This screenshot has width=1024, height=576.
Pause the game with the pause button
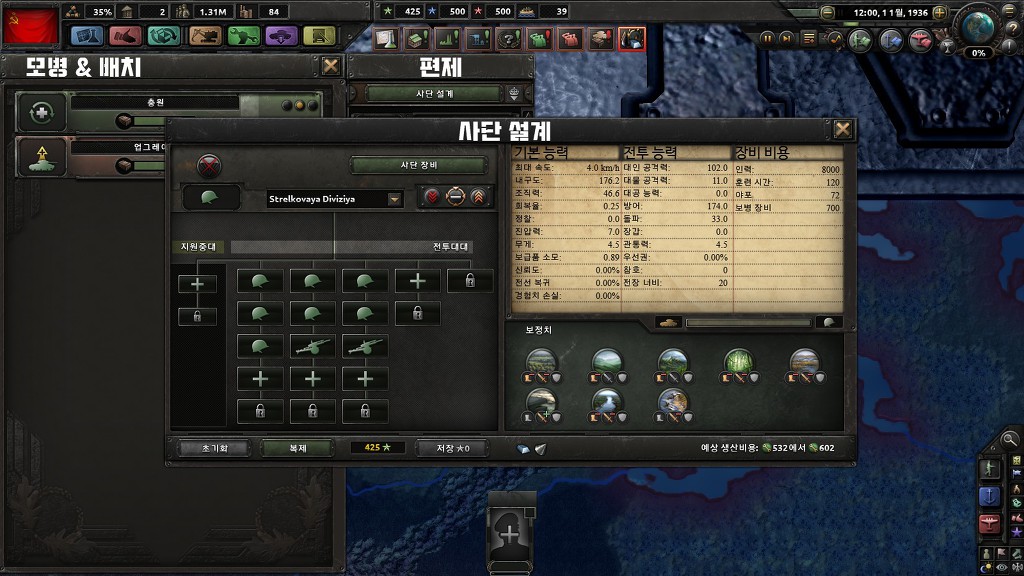tap(768, 38)
